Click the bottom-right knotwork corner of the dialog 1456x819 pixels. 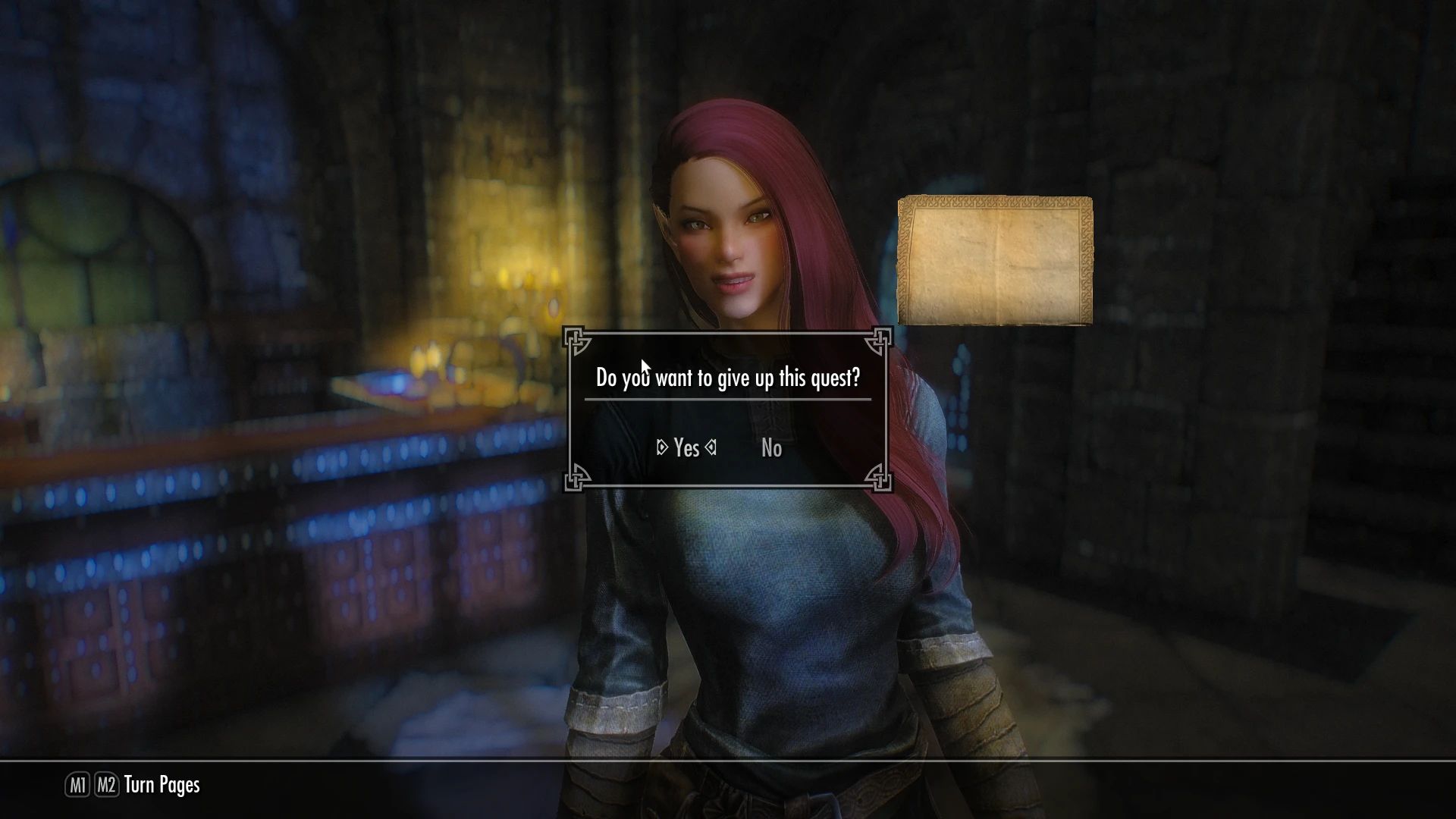[880, 478]
